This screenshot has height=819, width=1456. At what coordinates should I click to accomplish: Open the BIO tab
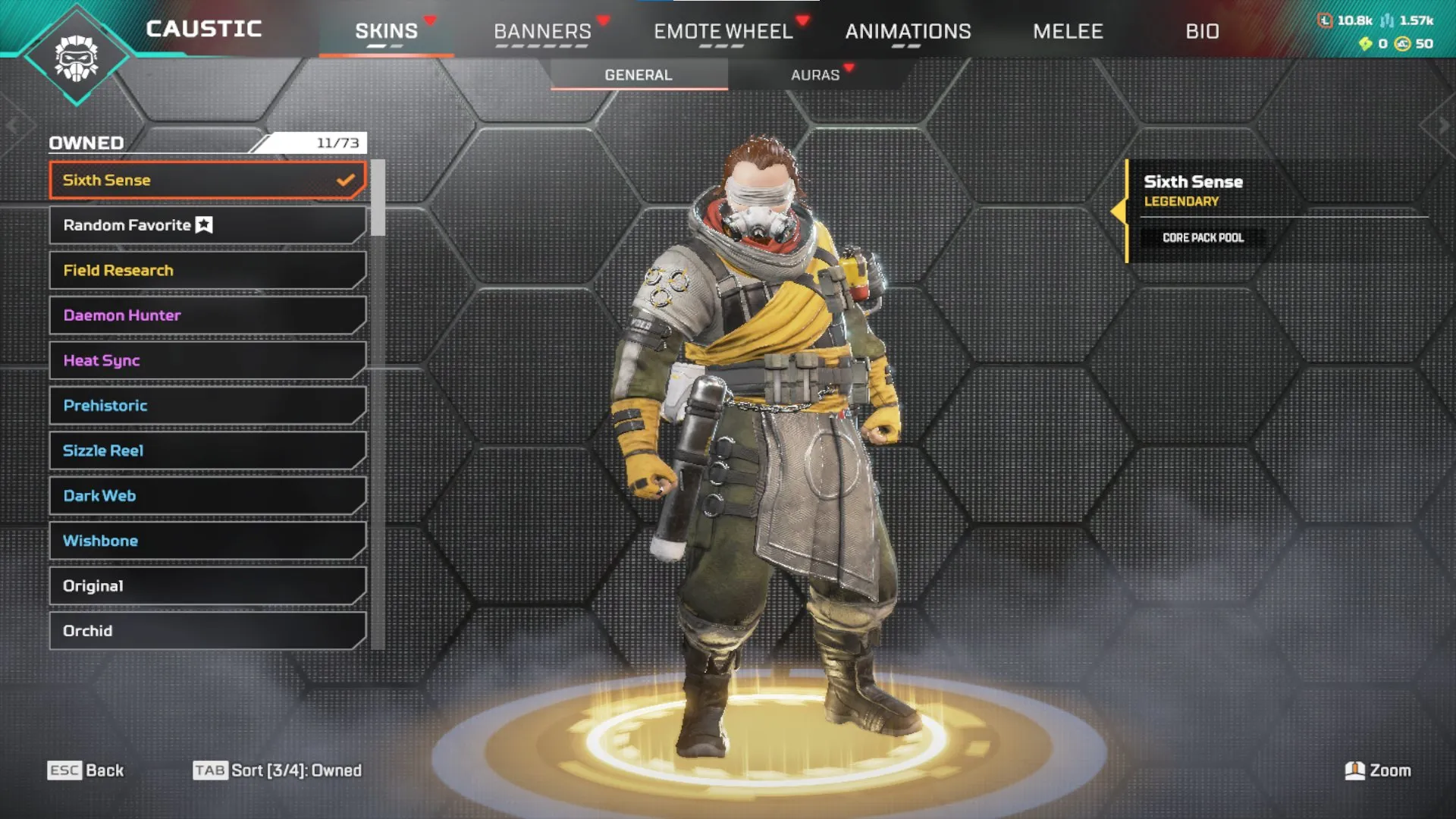(x=1203, y=31)
